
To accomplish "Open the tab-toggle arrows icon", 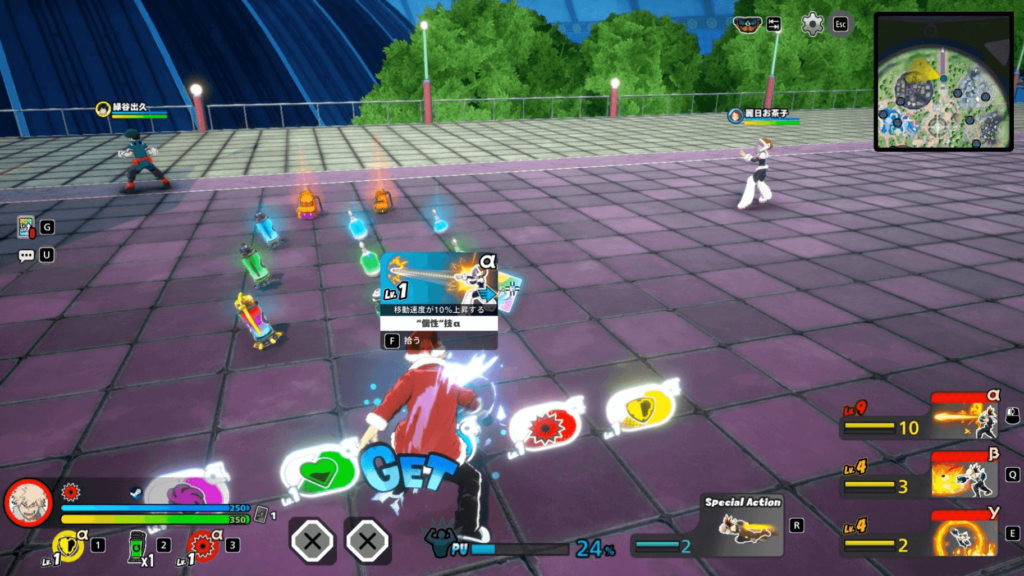I will (773, 24).
